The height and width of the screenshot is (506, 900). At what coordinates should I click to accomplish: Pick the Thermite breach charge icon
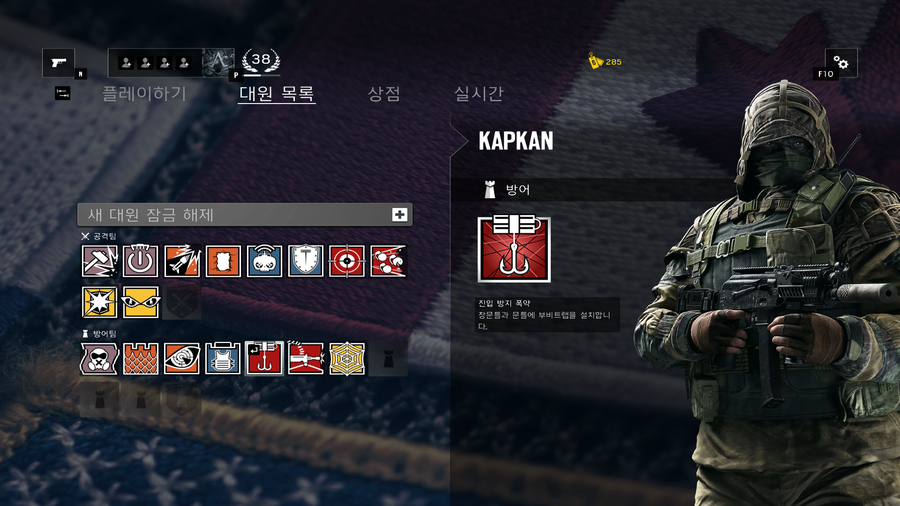click(x=223, y=261)
